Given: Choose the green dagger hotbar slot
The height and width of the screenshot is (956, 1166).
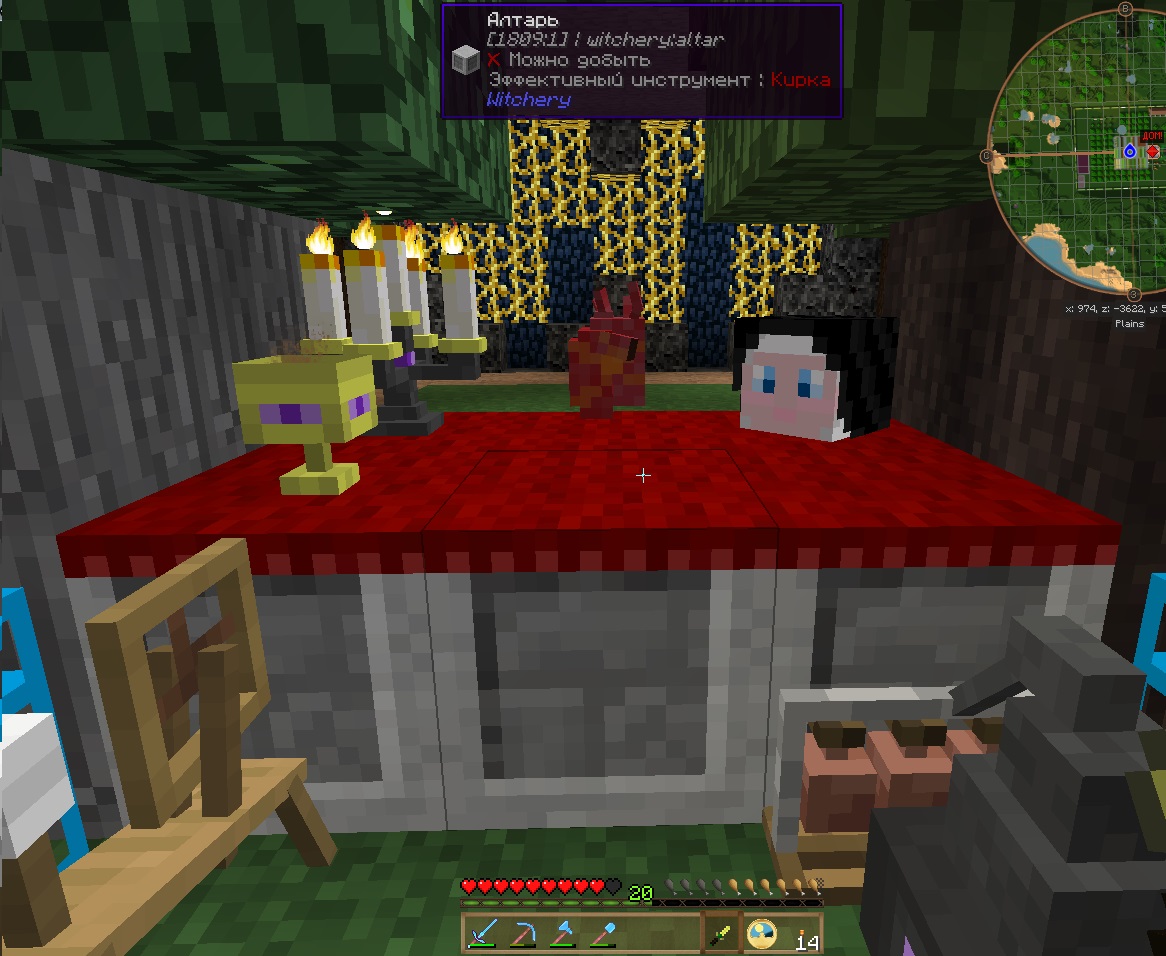Looking at the screenshot, I should pos(722,934).
